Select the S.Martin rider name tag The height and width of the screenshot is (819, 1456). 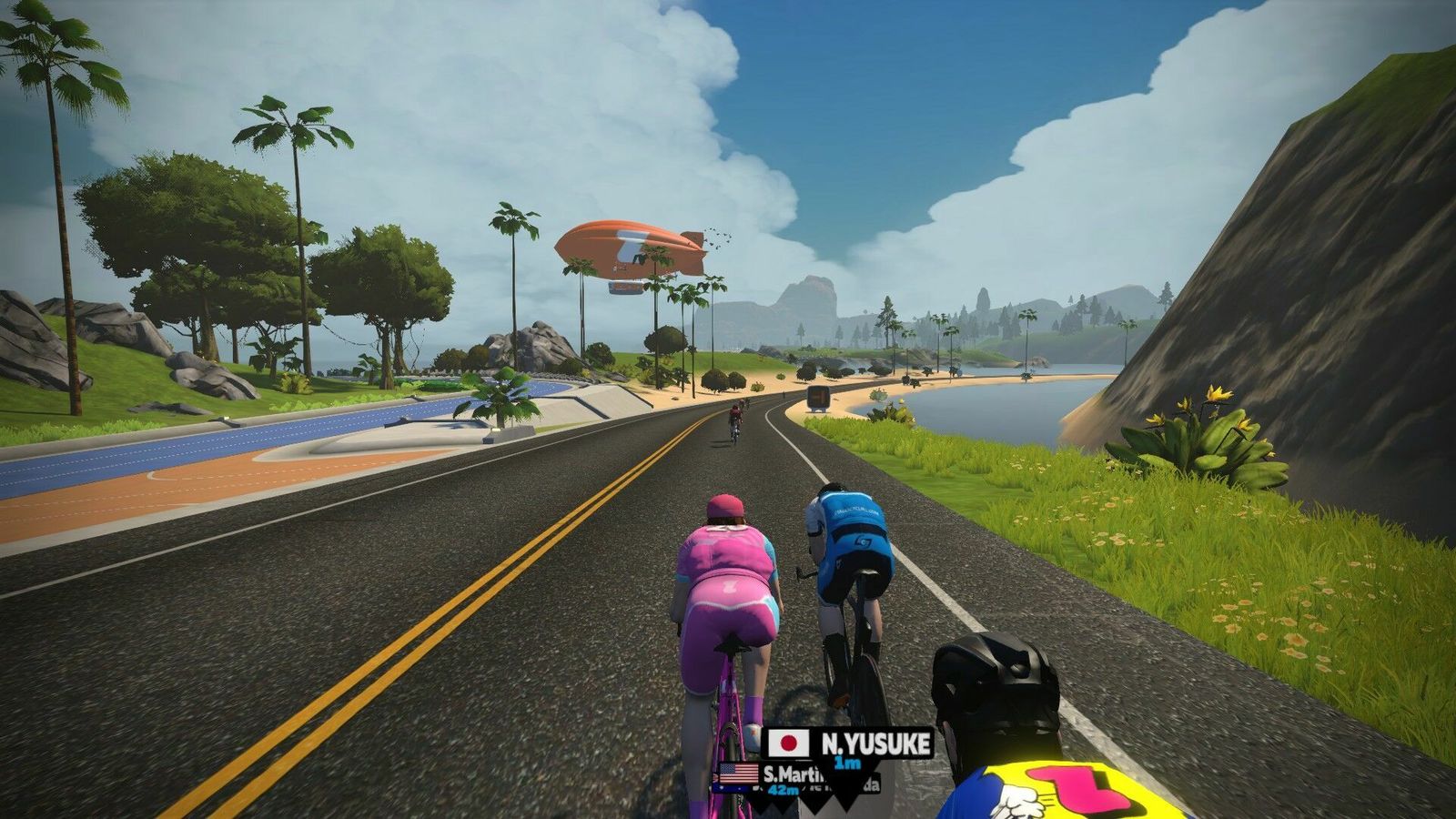[x=787, y=774]
